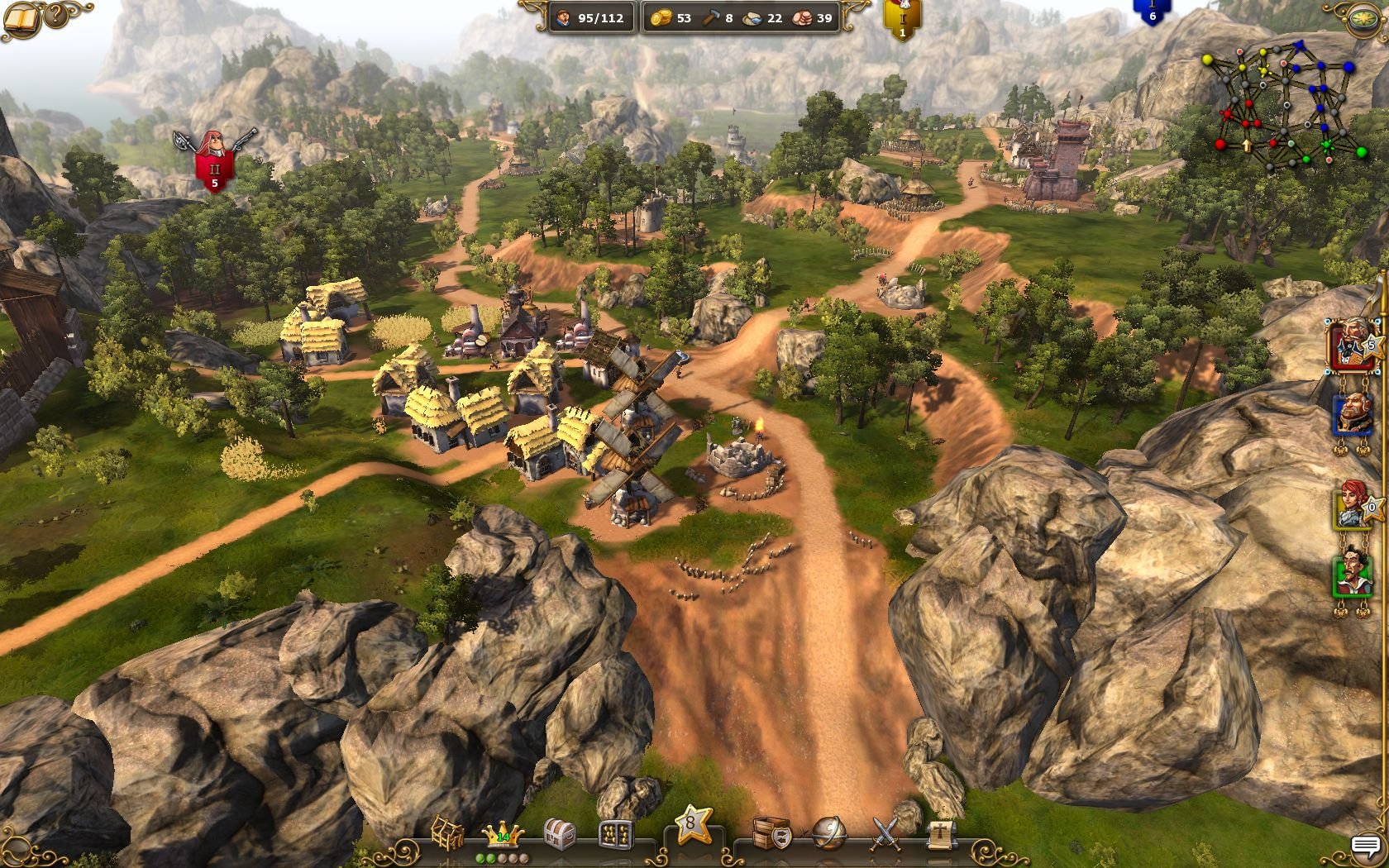Screen dimensions: 1389x868
Task: Click the compass icon above the minimap
Action: click(x=1363, y=17)
